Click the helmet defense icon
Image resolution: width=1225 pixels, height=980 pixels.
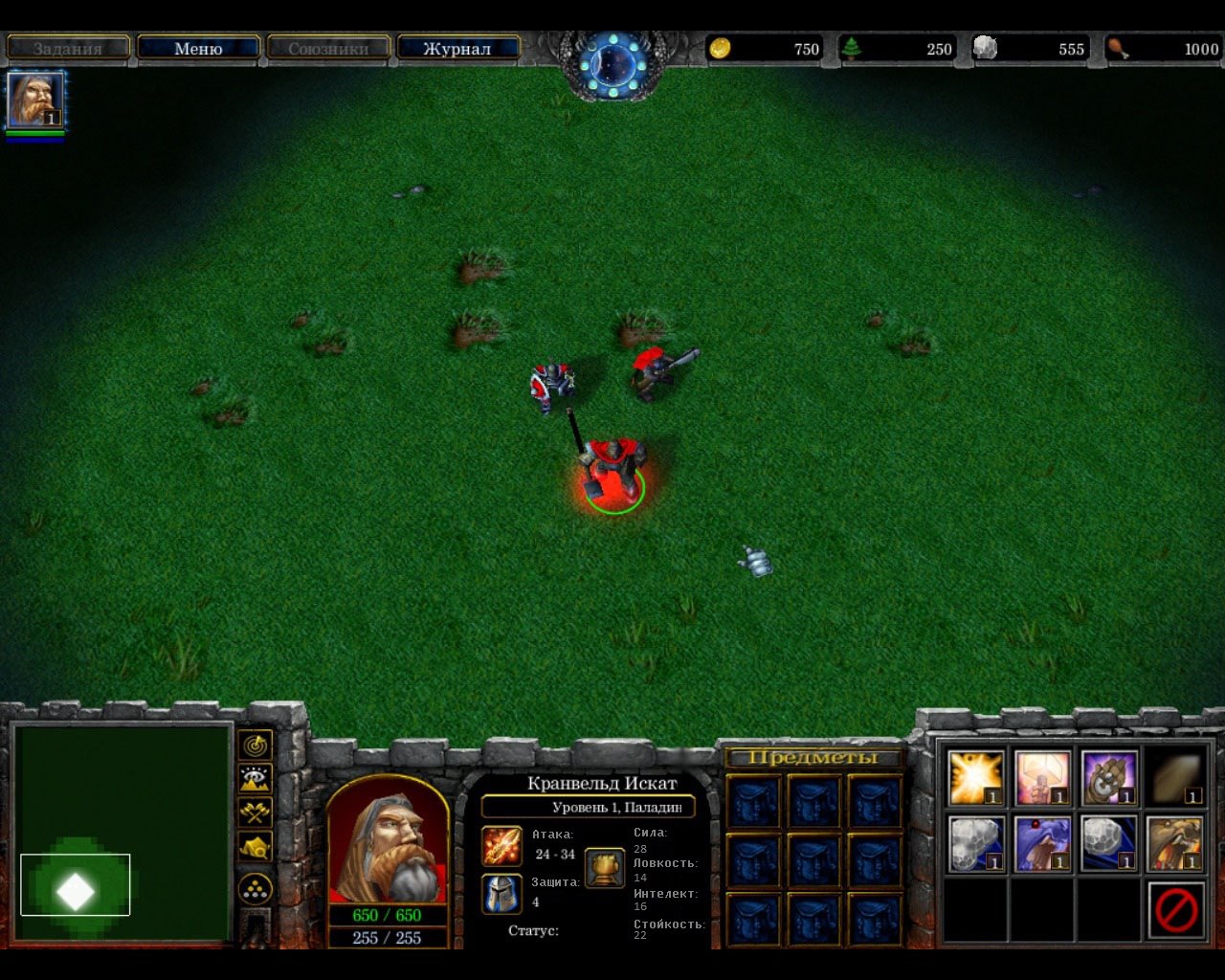tap(501, 893)
